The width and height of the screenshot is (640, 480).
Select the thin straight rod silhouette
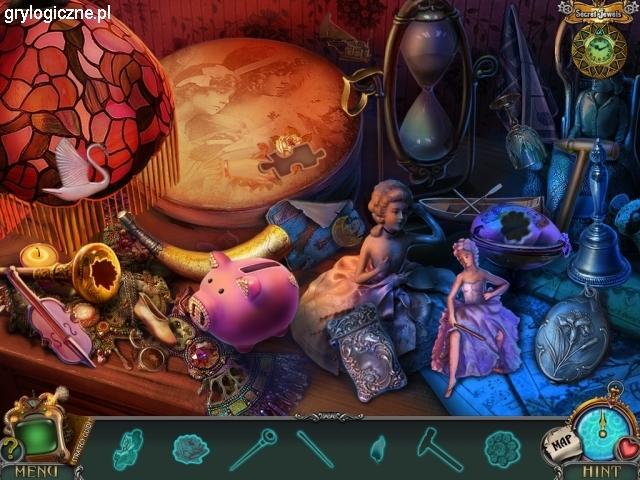[x=315, y=447]
